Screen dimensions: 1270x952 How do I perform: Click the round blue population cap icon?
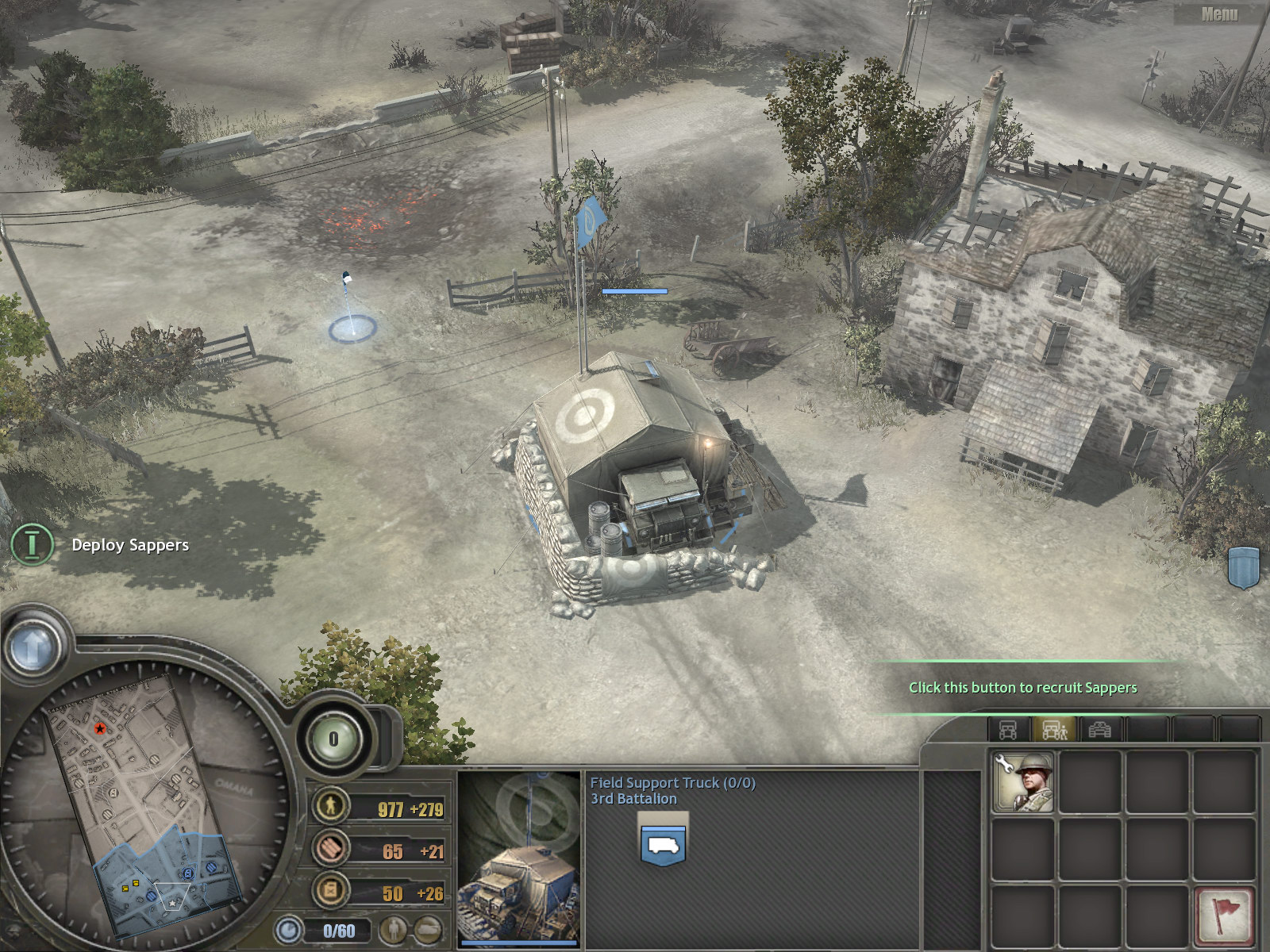[289, 930]
